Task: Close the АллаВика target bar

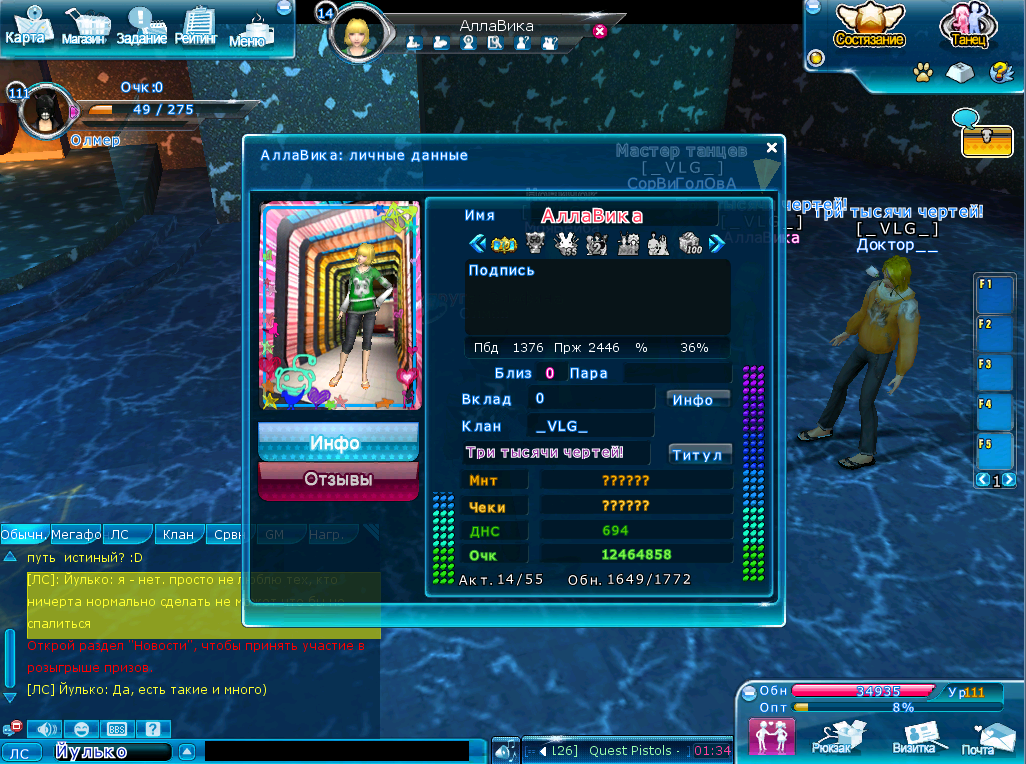Action: [x=600, y=31]
